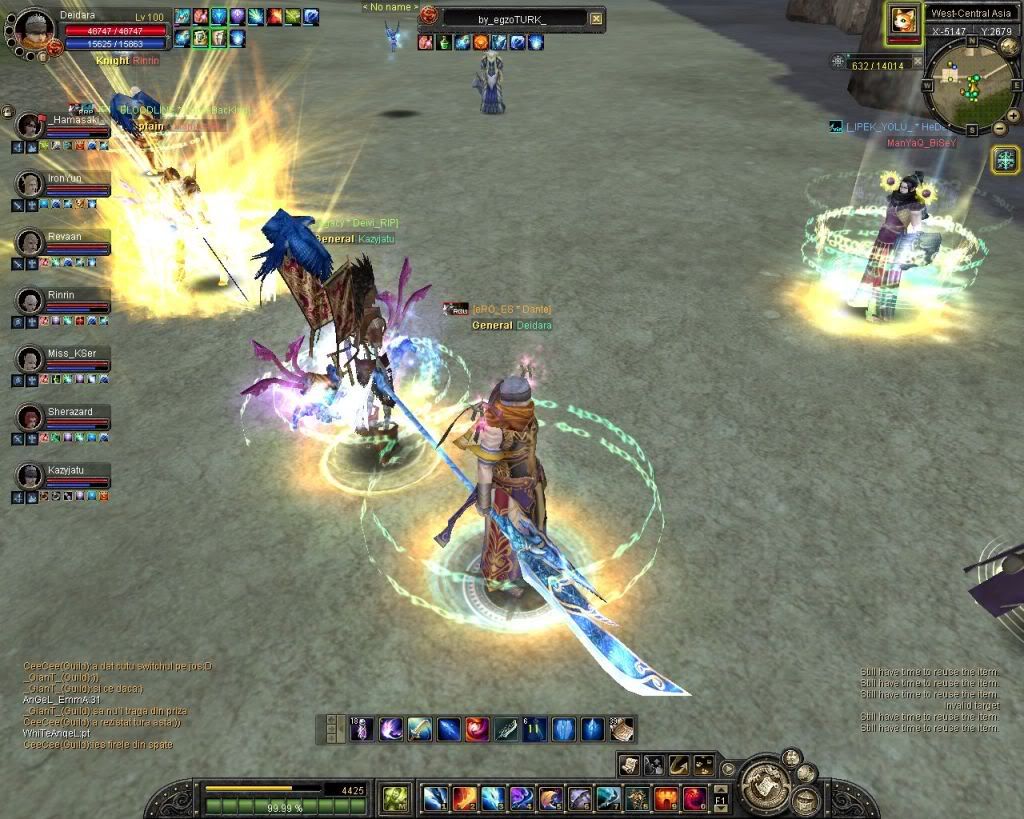Viewport: 1024px width, 819px height.
Task: Open the round main menu scroll button
Action: tap(768, 781)
